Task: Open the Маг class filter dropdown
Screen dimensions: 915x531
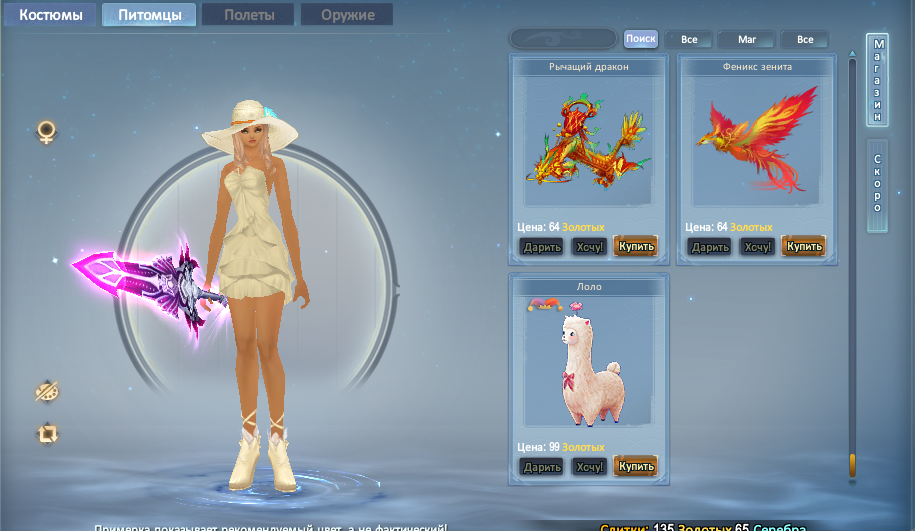Action: (747, 39)
